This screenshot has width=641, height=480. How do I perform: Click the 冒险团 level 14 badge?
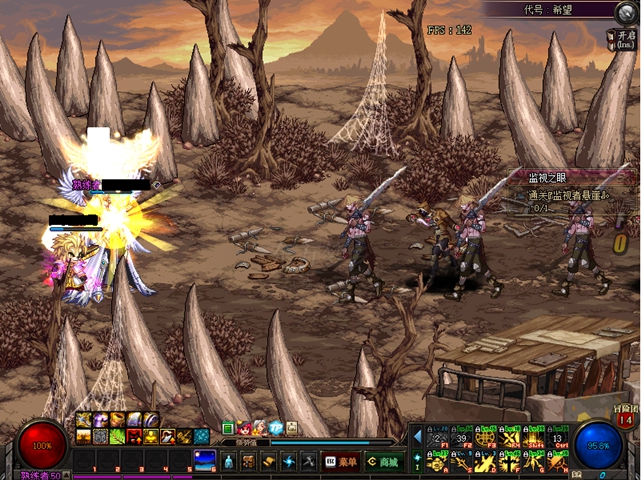click(625, 417)
